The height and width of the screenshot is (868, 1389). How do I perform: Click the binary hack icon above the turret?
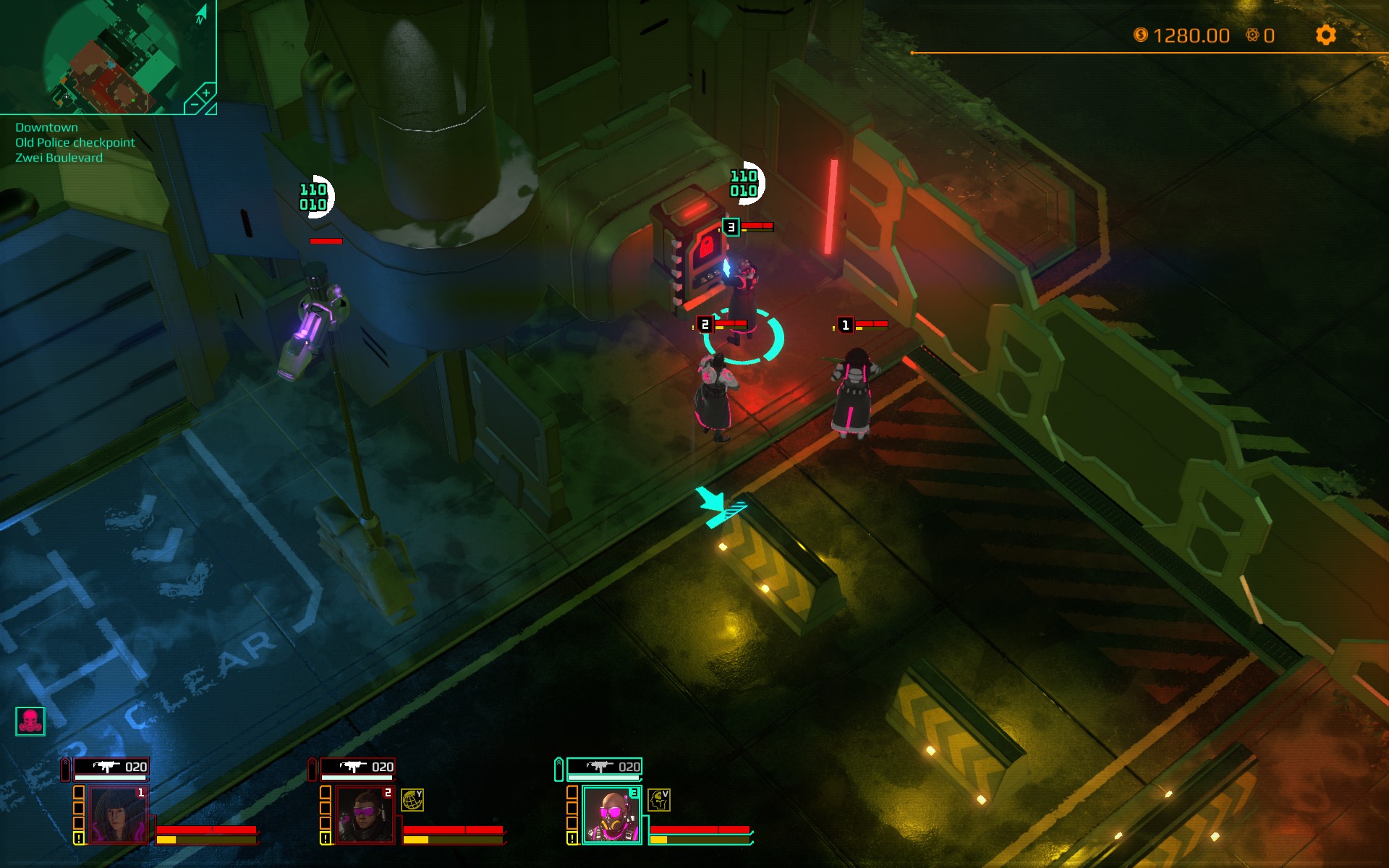[x=314, y=197]
